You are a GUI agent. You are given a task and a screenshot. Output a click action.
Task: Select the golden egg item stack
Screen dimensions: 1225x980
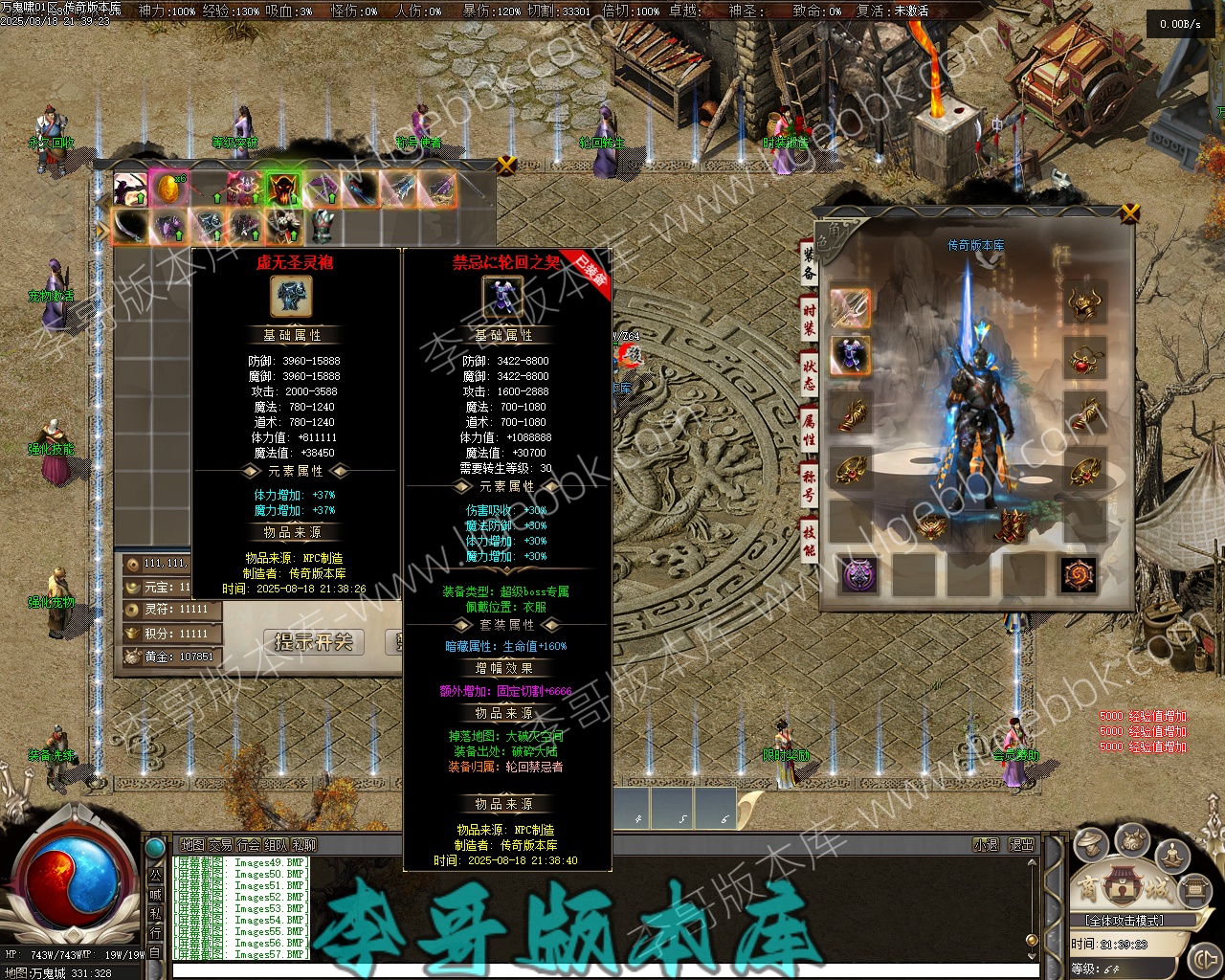[x=167, y=189]
